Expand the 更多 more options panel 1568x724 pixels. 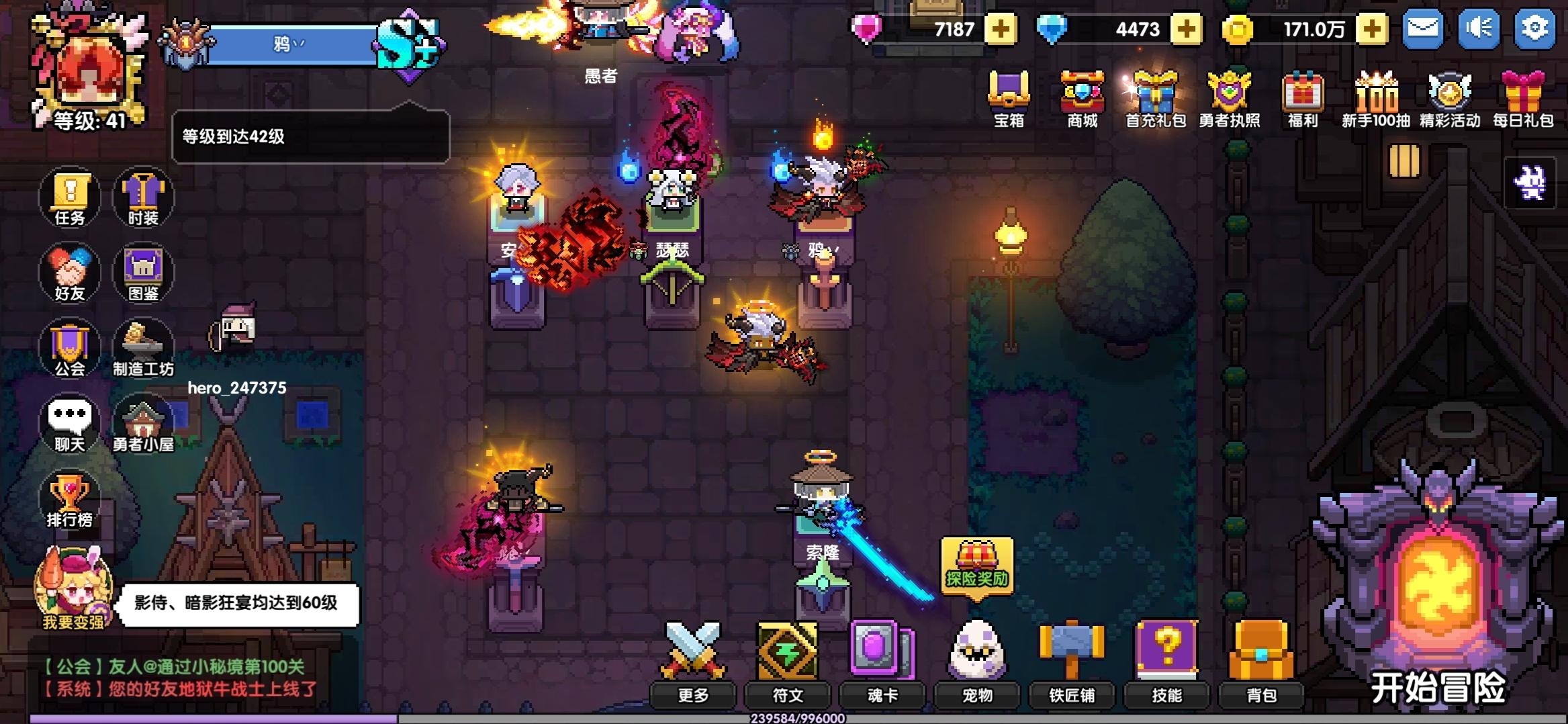tap(693, 655)
